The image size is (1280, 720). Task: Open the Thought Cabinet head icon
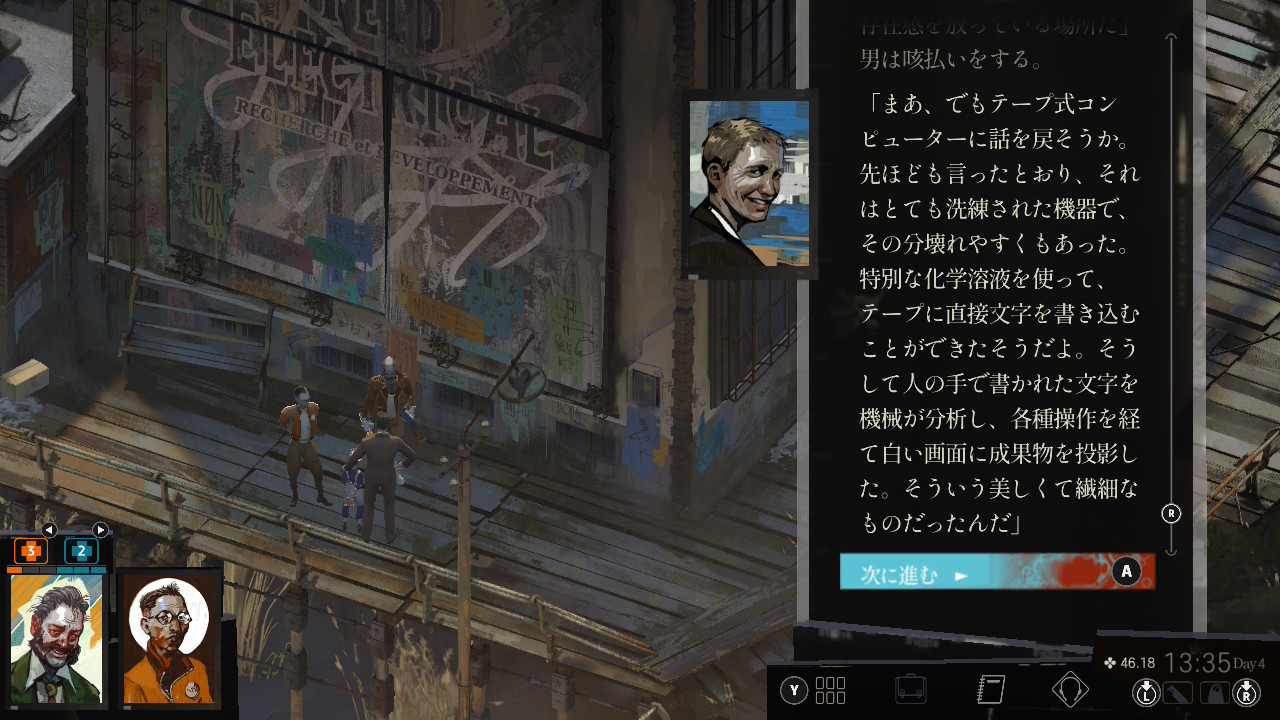click(1070, 690)
